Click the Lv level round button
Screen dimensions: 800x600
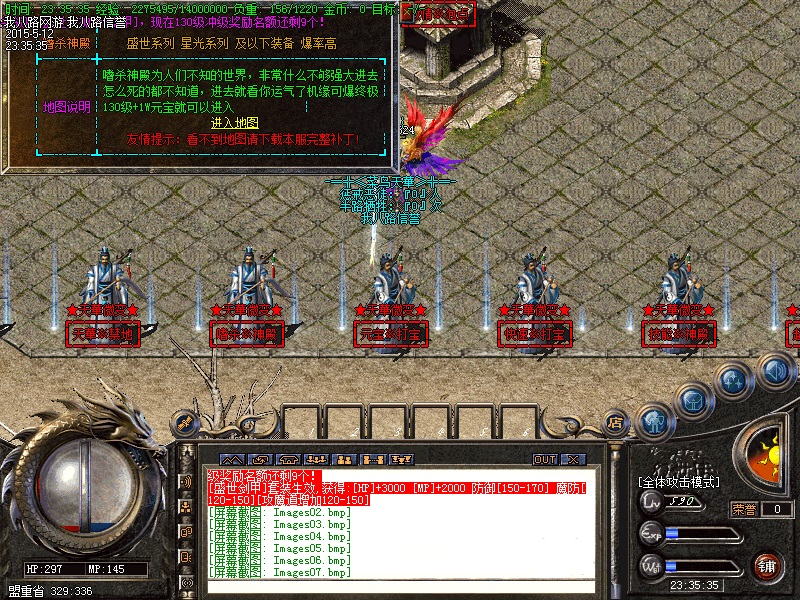pos(651,501)
